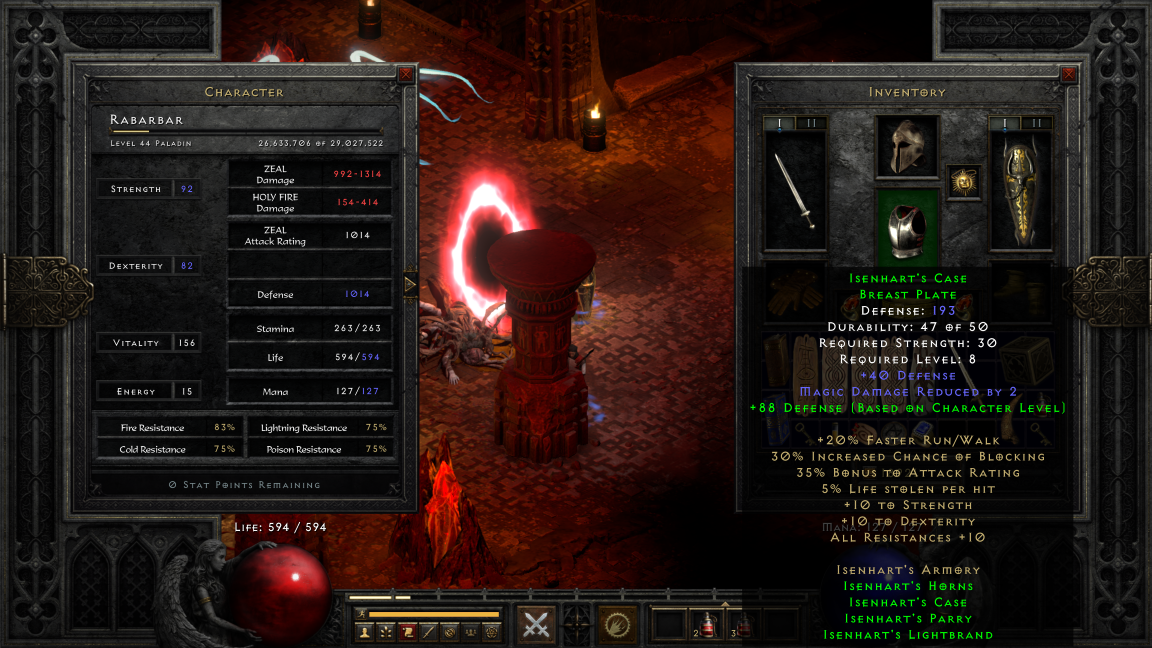
Task: Pick the Isenhart's Case breast plate
Action: click(908, 226)
